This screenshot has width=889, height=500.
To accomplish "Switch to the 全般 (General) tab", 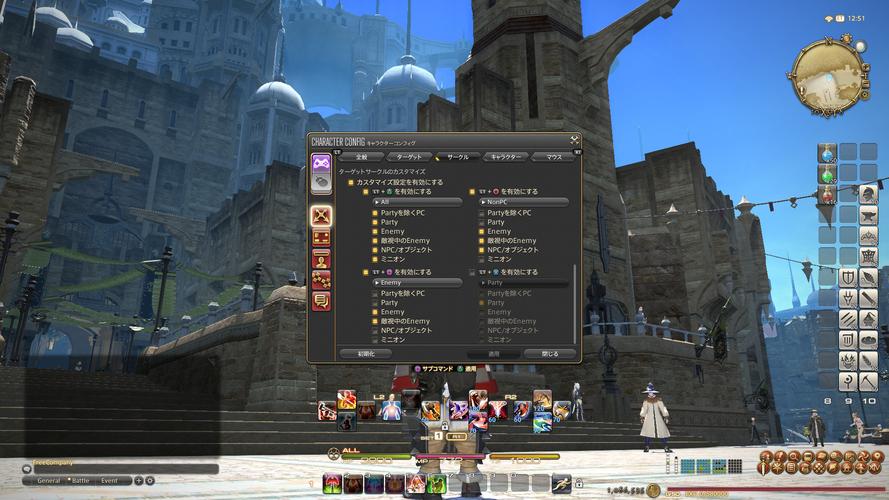I will pyautogui.click(x=361, y=157).
